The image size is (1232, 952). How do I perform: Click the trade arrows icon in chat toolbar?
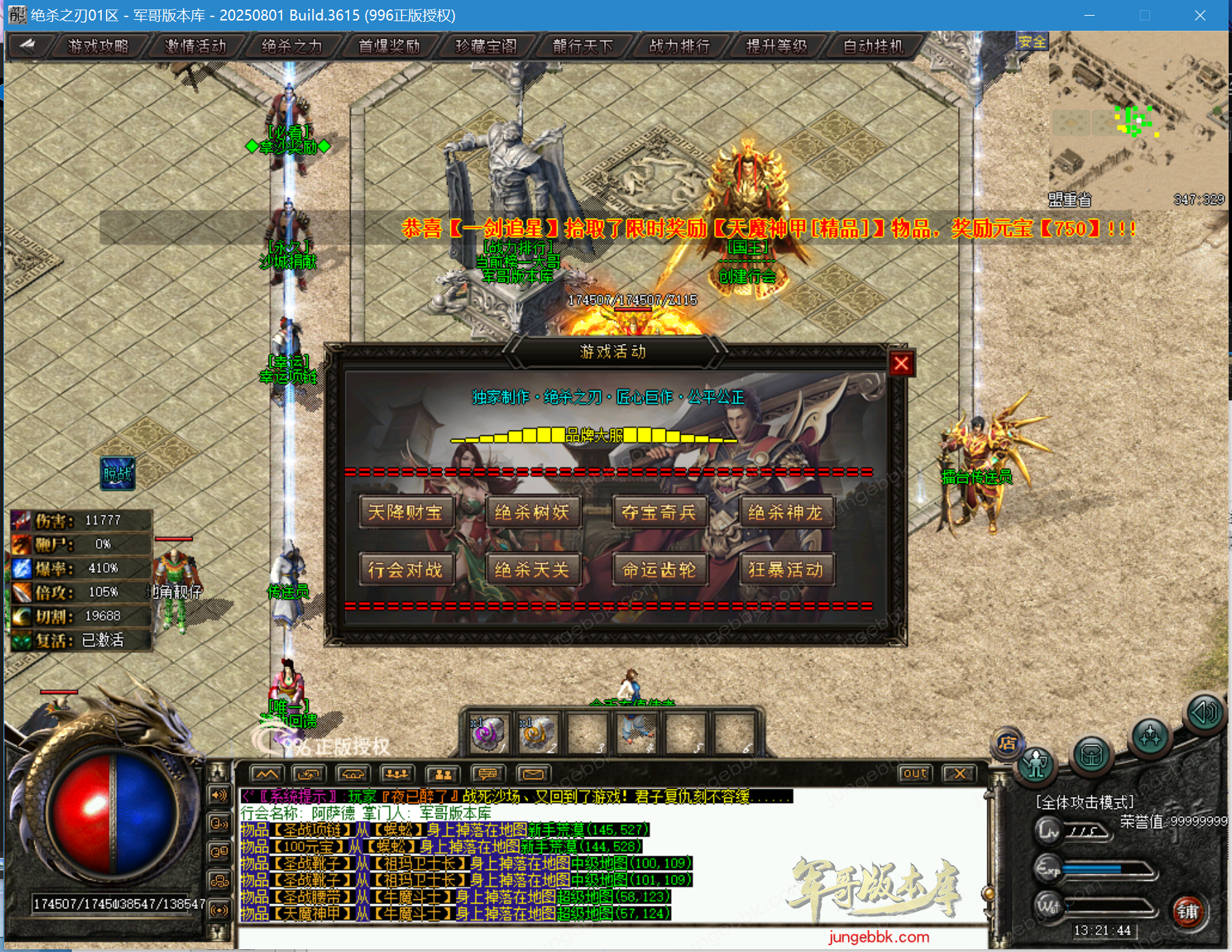[309, 774]
